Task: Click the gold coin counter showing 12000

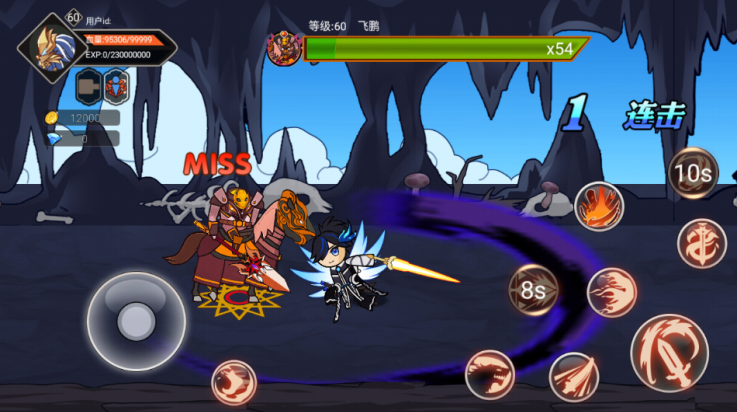Action: click(83, 118)
